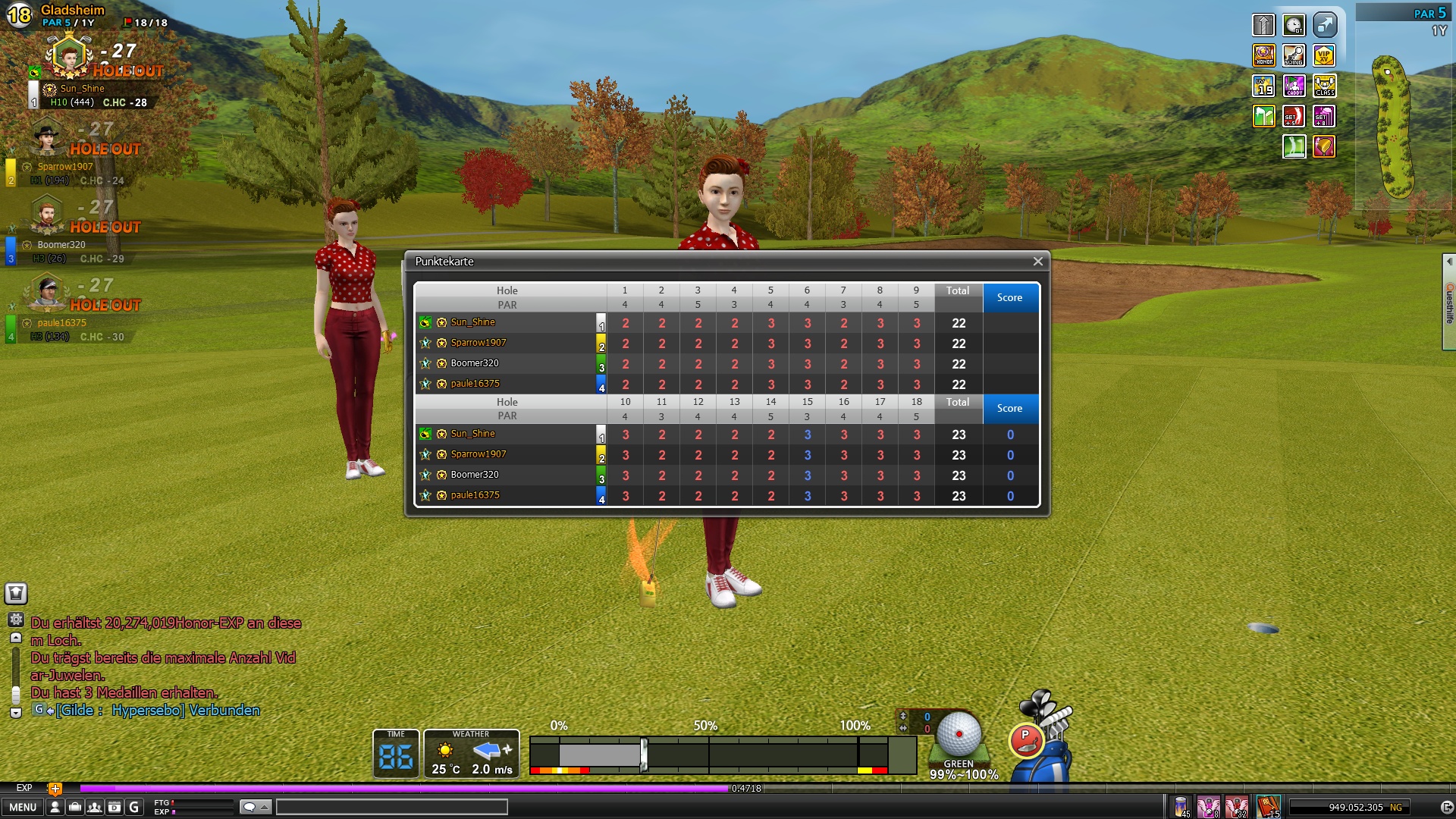
Task: Select the CADDY buff icon
Action: [1294, 86]
